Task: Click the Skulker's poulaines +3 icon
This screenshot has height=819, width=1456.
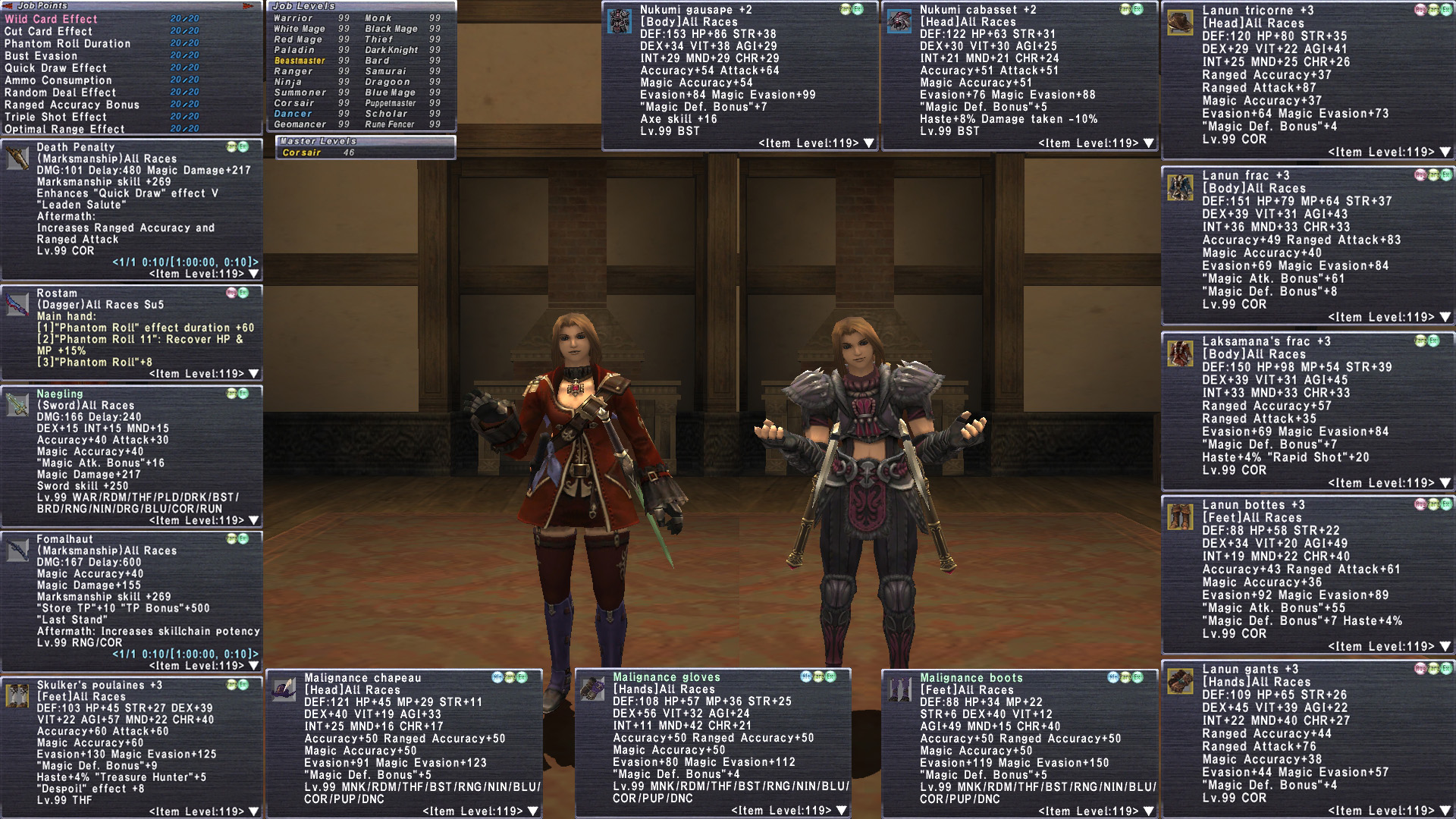Action: point(17,695)
